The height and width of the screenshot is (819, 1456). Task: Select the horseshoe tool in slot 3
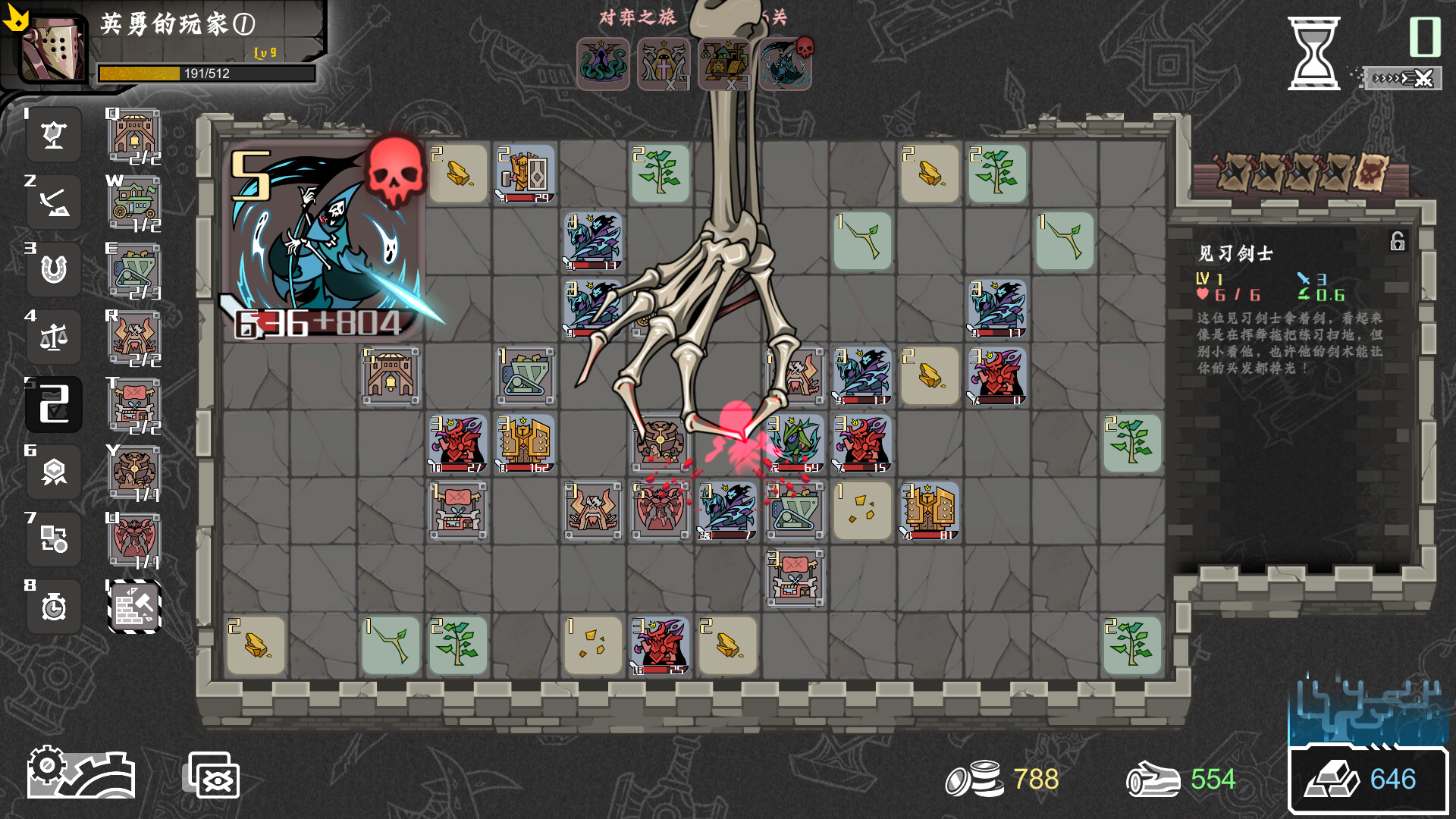[x=53, y=269]
